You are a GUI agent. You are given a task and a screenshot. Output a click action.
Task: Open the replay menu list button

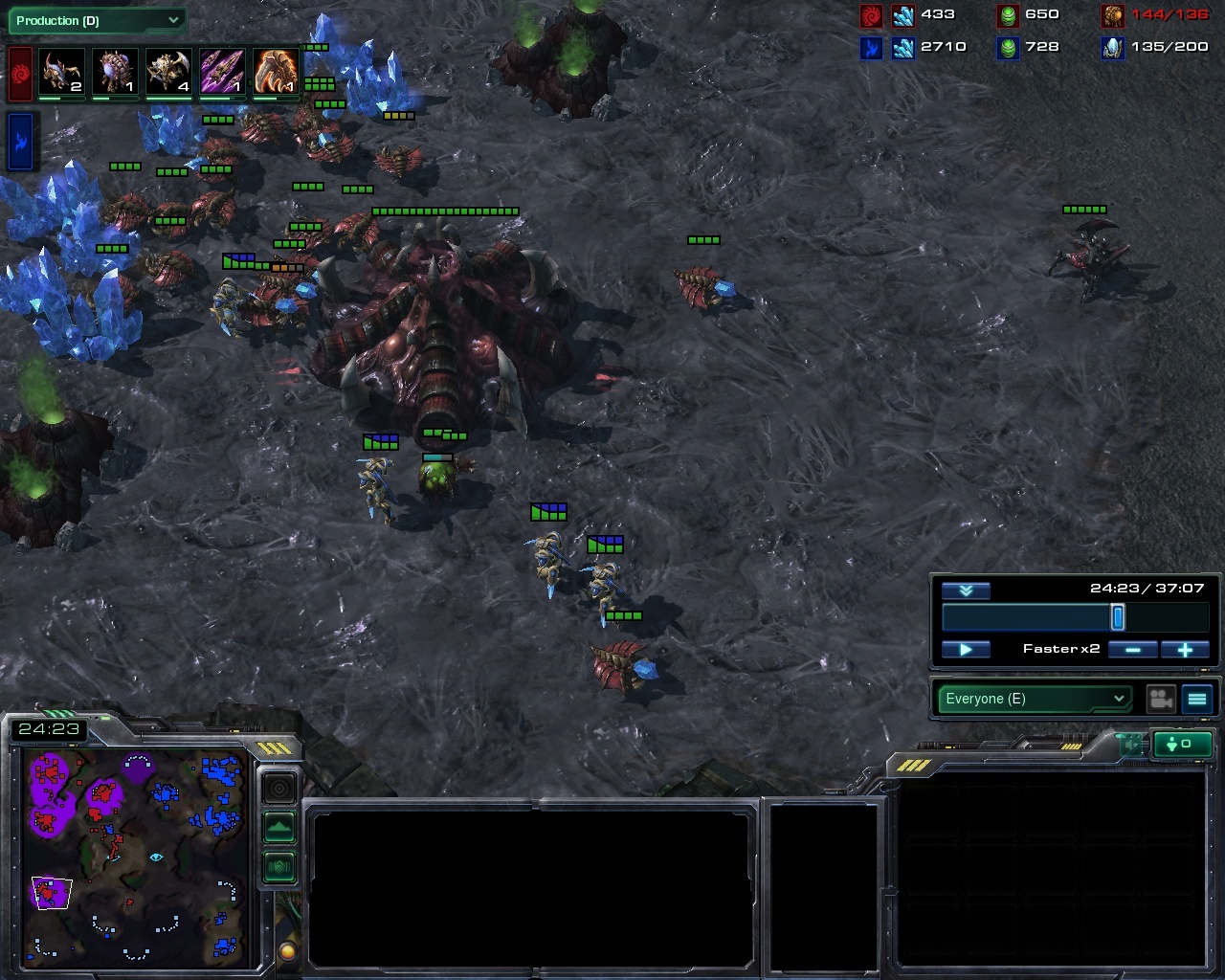coord(1197,699)
